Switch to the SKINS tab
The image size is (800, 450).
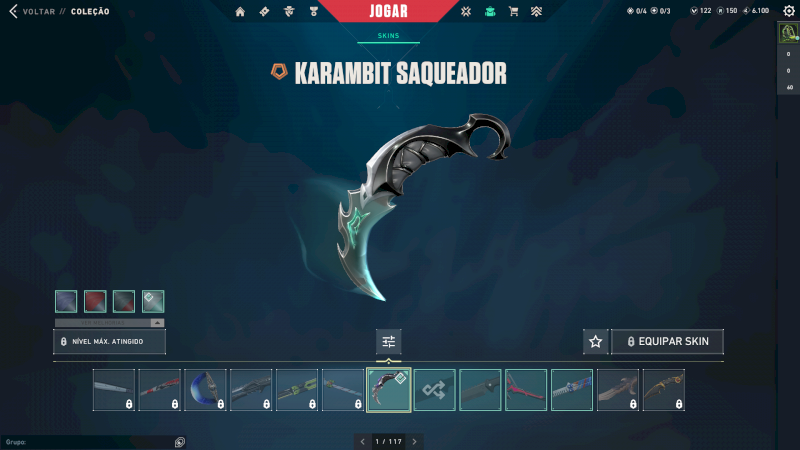(388, 35)
